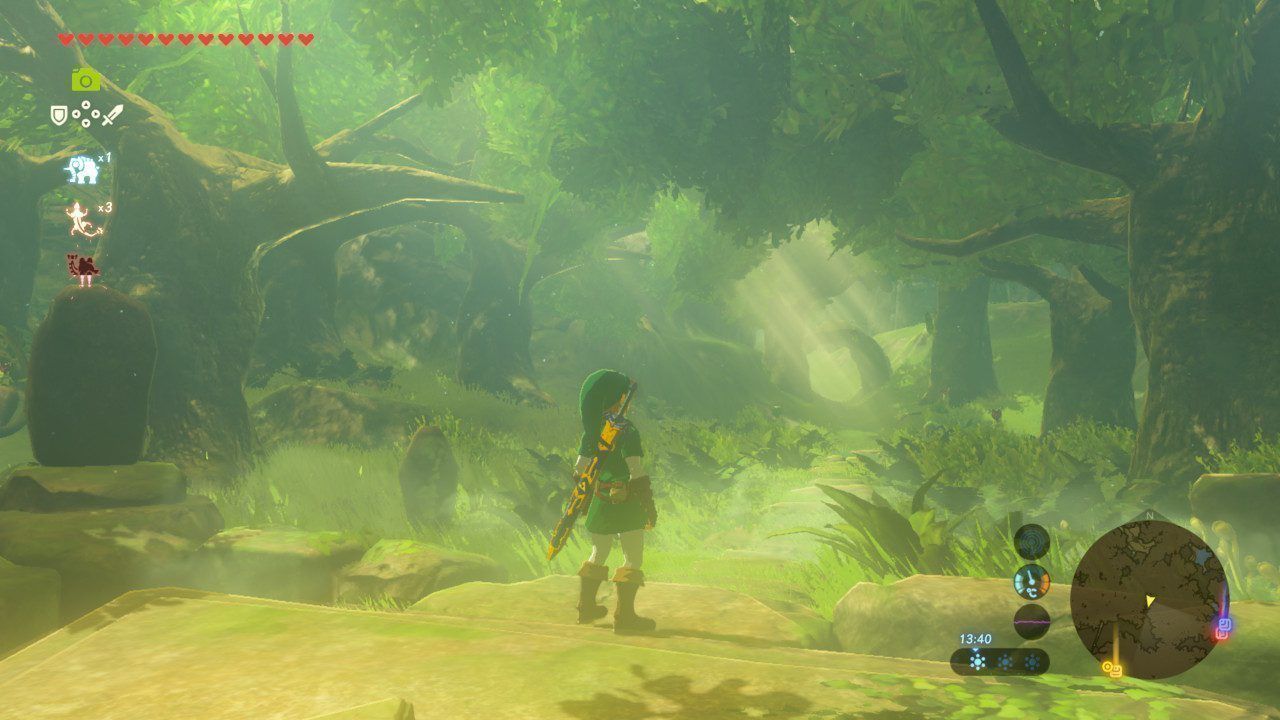Viewport: 1280px width, 720px height.
Task: Select the green Camera rune icon
Action: pos(86,80)
